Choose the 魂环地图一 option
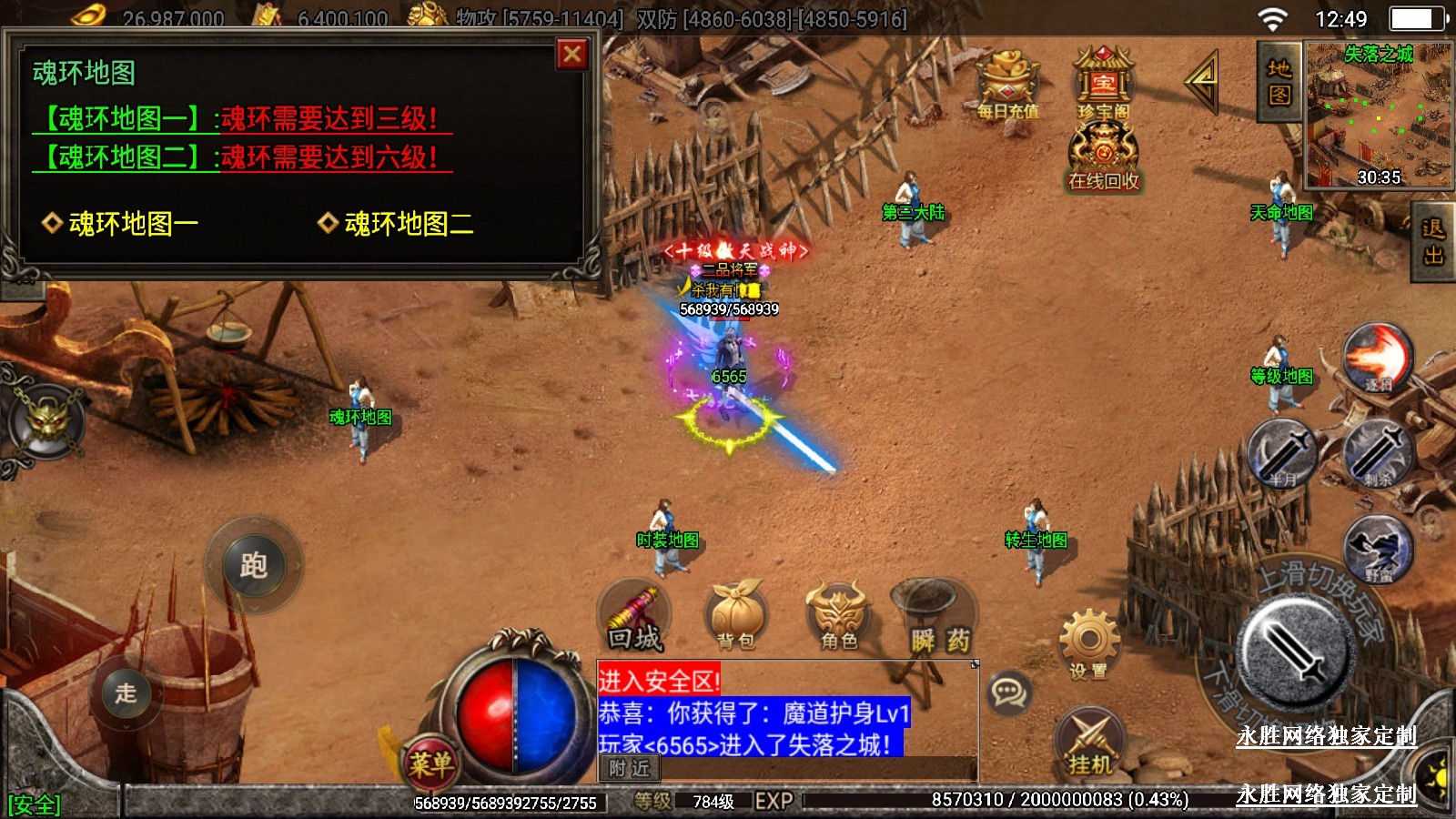This screenshot has height=819, width=1456. click(121, 223)
